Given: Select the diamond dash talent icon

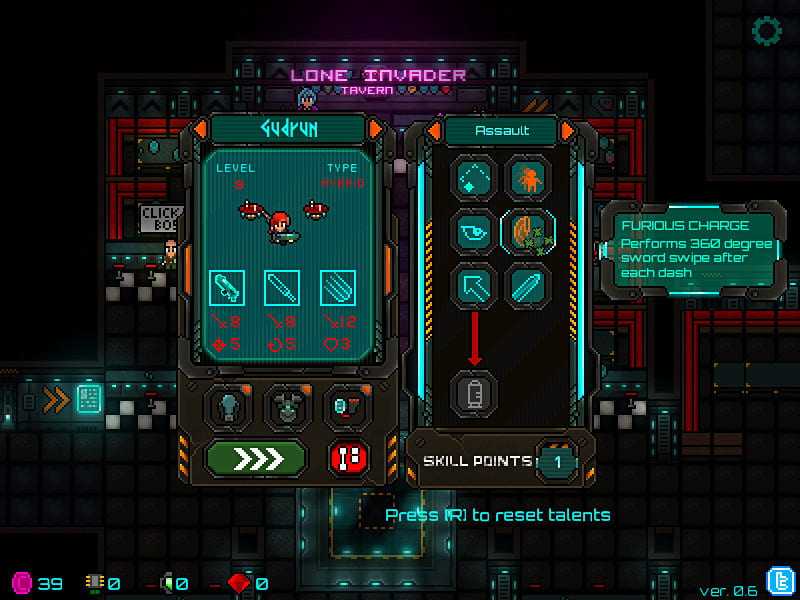Looking at the screenshot, I should pyautogui.click(x=476, y=179).
